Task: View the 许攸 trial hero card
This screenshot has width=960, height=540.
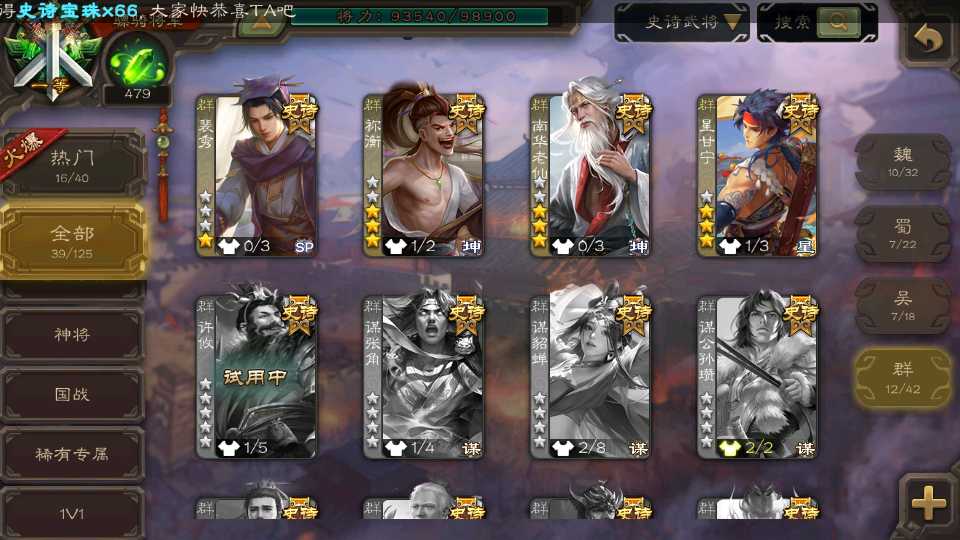Action: [x=257, y=376]
